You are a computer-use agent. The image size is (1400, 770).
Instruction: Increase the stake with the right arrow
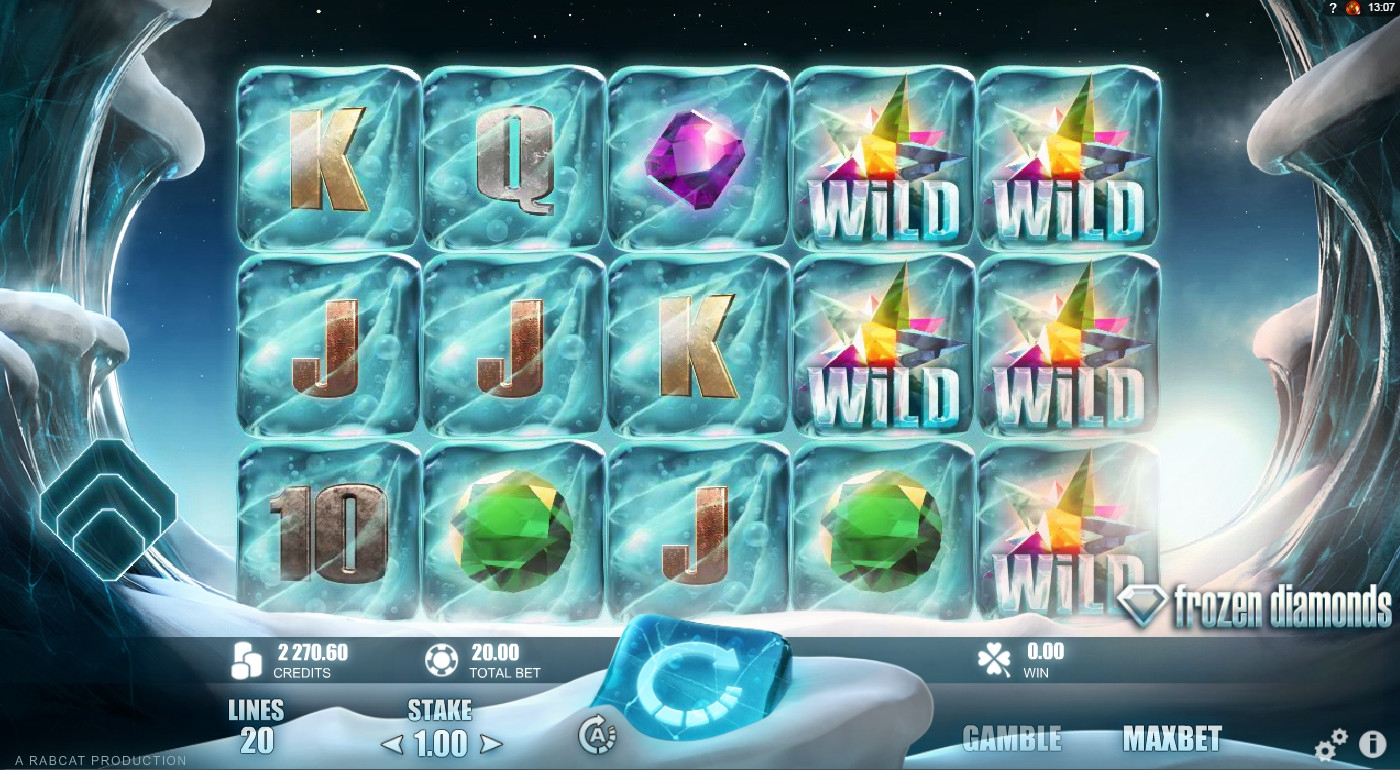[490, 744]
